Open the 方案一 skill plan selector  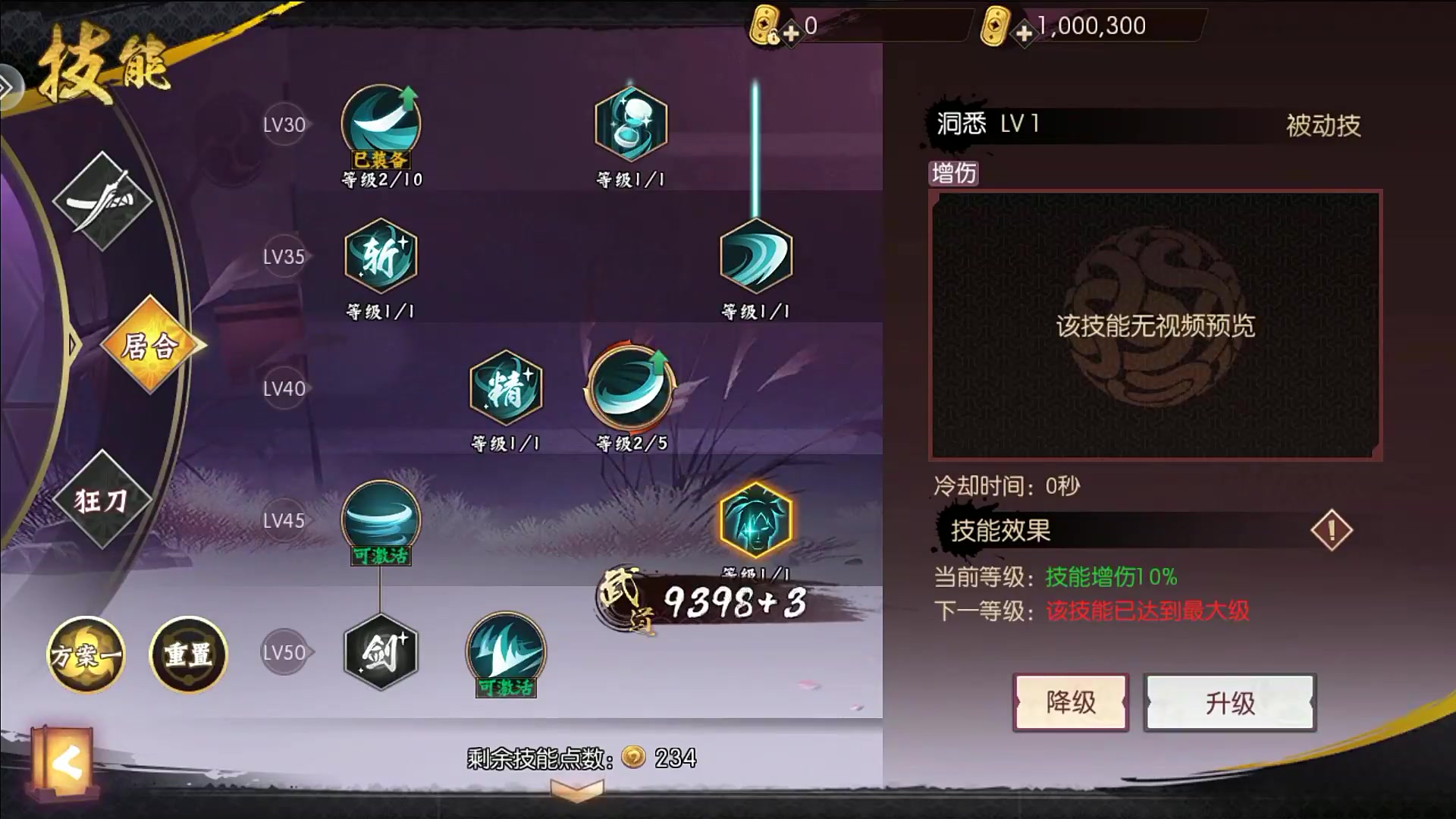(86, 654)
